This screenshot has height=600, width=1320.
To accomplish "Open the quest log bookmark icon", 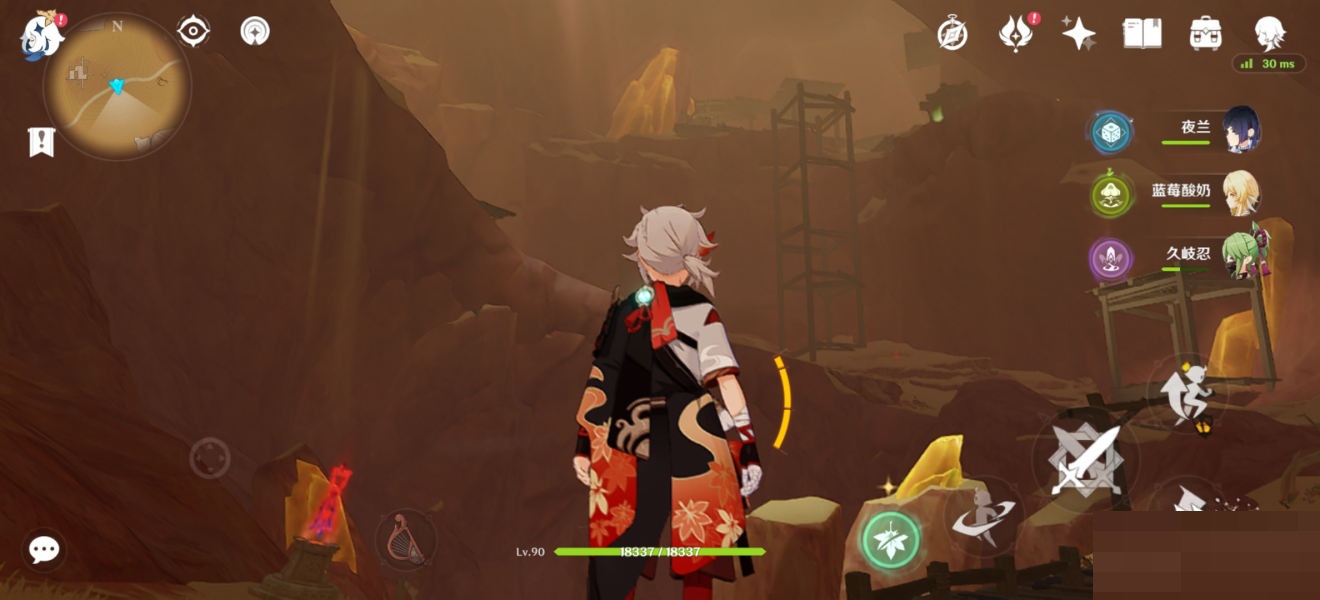I will 41,143.
